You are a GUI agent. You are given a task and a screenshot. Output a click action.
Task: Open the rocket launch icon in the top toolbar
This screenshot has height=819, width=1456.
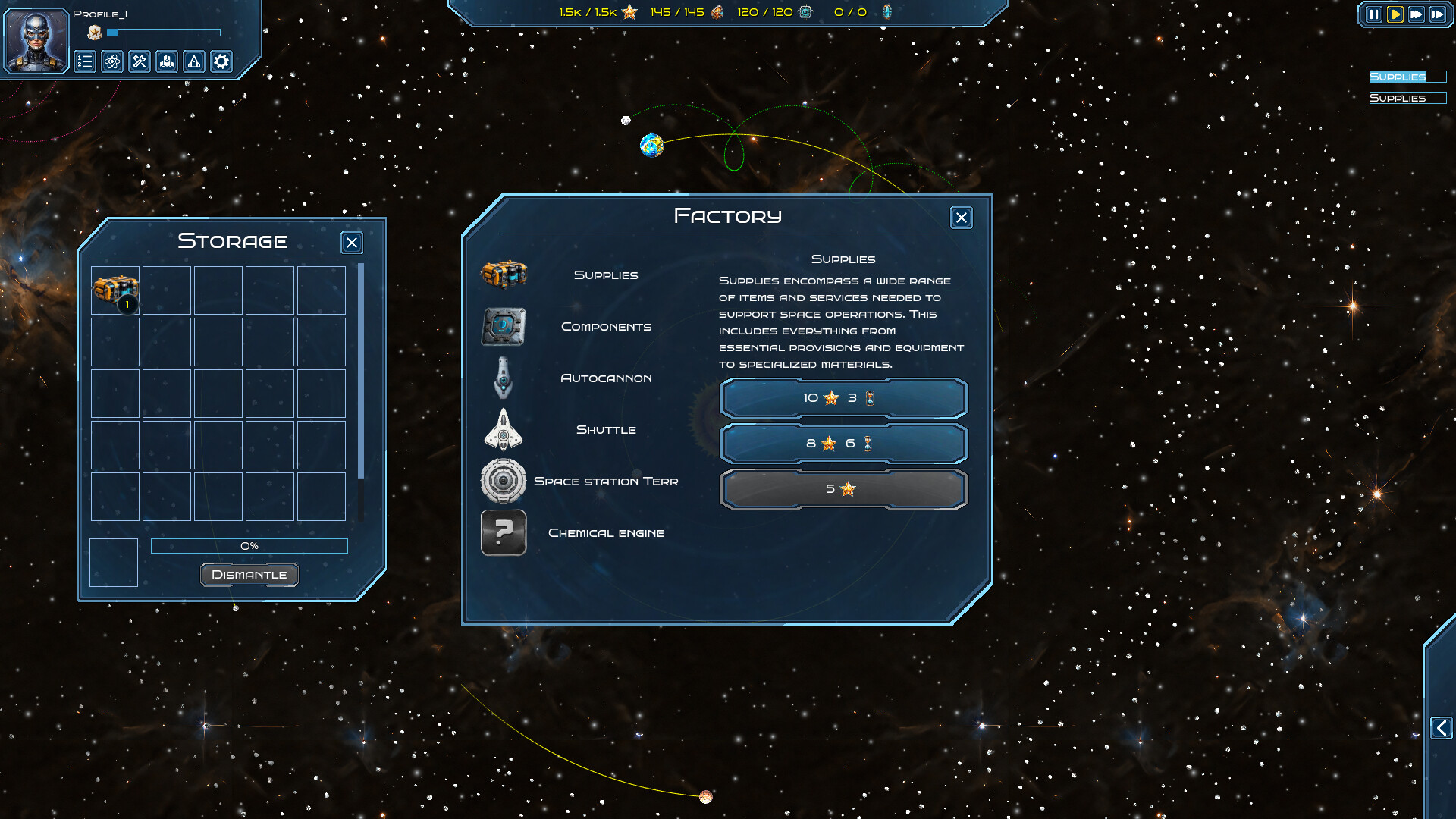(x=194, y=62)
